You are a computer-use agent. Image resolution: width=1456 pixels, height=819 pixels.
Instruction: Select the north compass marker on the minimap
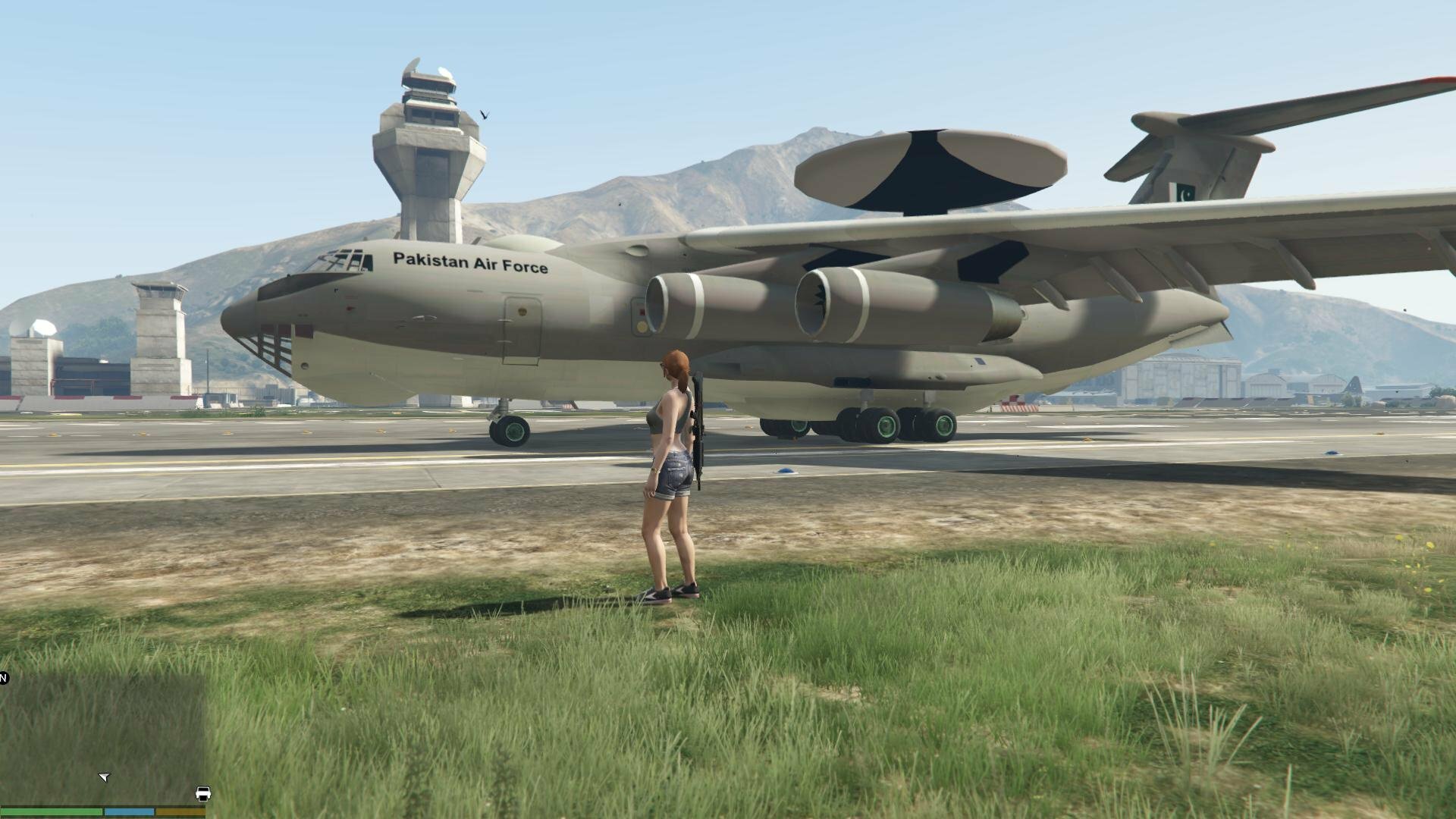pyautogui.click(x=3, y=678)
